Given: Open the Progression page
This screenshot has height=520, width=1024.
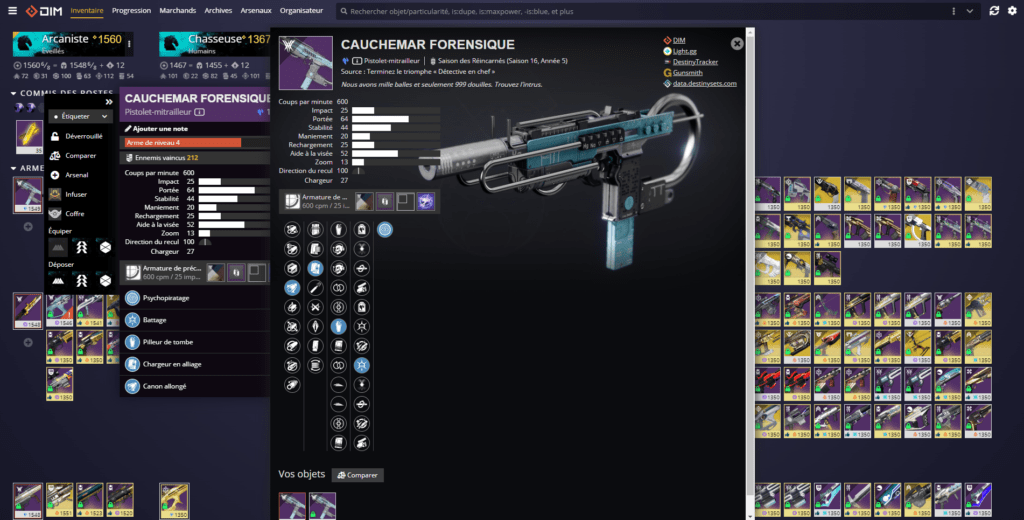Looking at the screenshot, I should click(131, 10).
